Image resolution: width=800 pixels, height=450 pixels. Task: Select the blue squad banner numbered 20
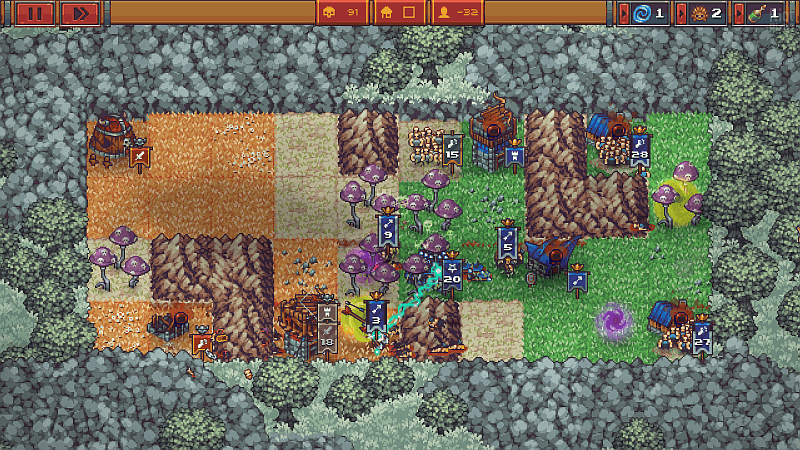point(452,276)
